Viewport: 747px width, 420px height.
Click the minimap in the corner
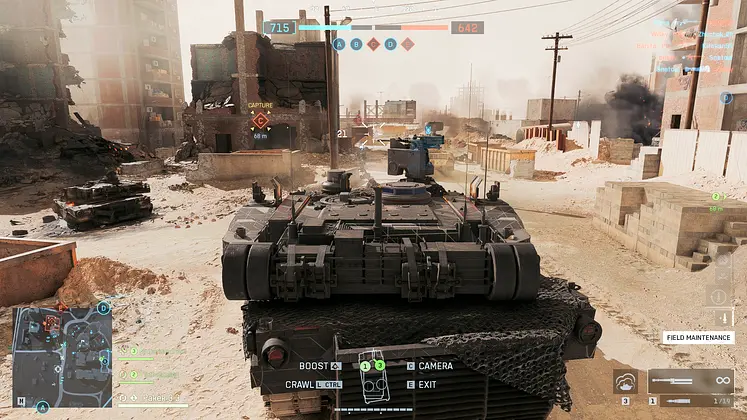62,357
